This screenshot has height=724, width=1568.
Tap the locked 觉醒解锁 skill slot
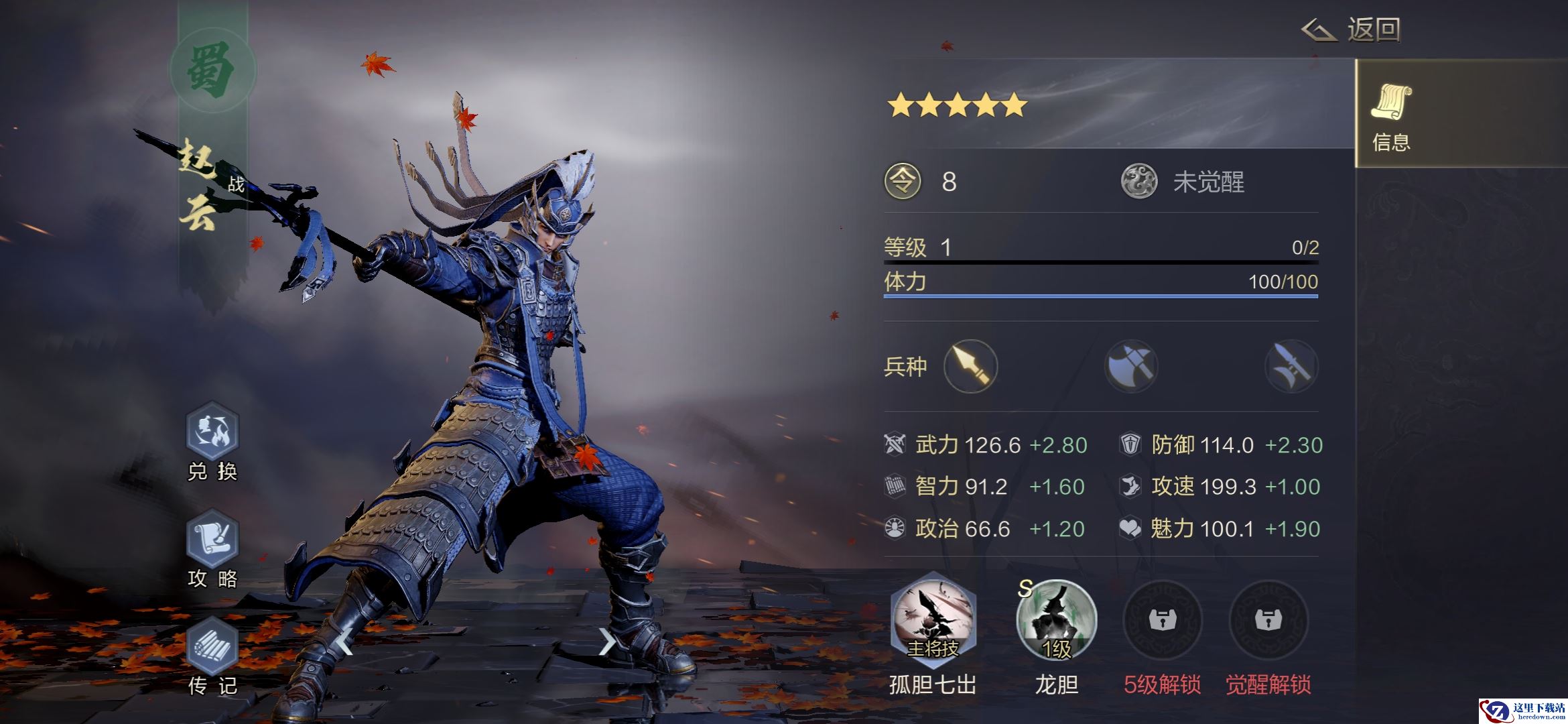pyautogui.click(x=1268, y=621)
